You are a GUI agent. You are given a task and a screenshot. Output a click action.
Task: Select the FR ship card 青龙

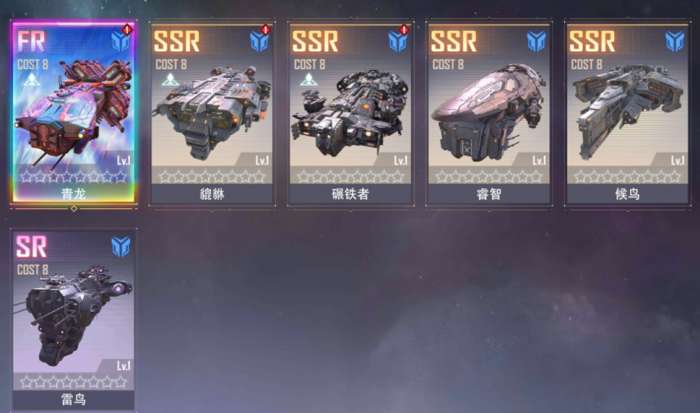[74, 112]
